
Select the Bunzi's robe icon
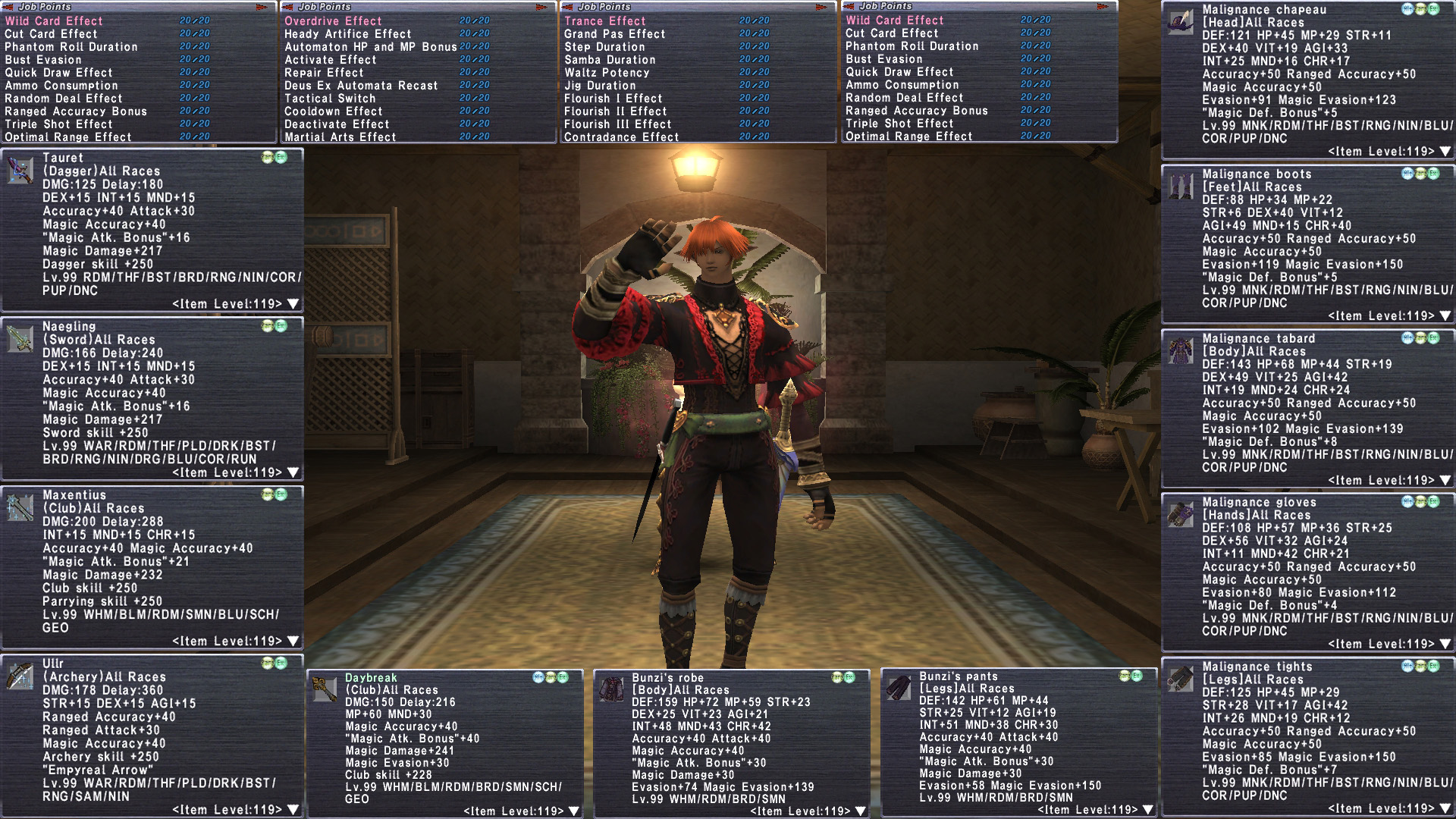(612, 689)
